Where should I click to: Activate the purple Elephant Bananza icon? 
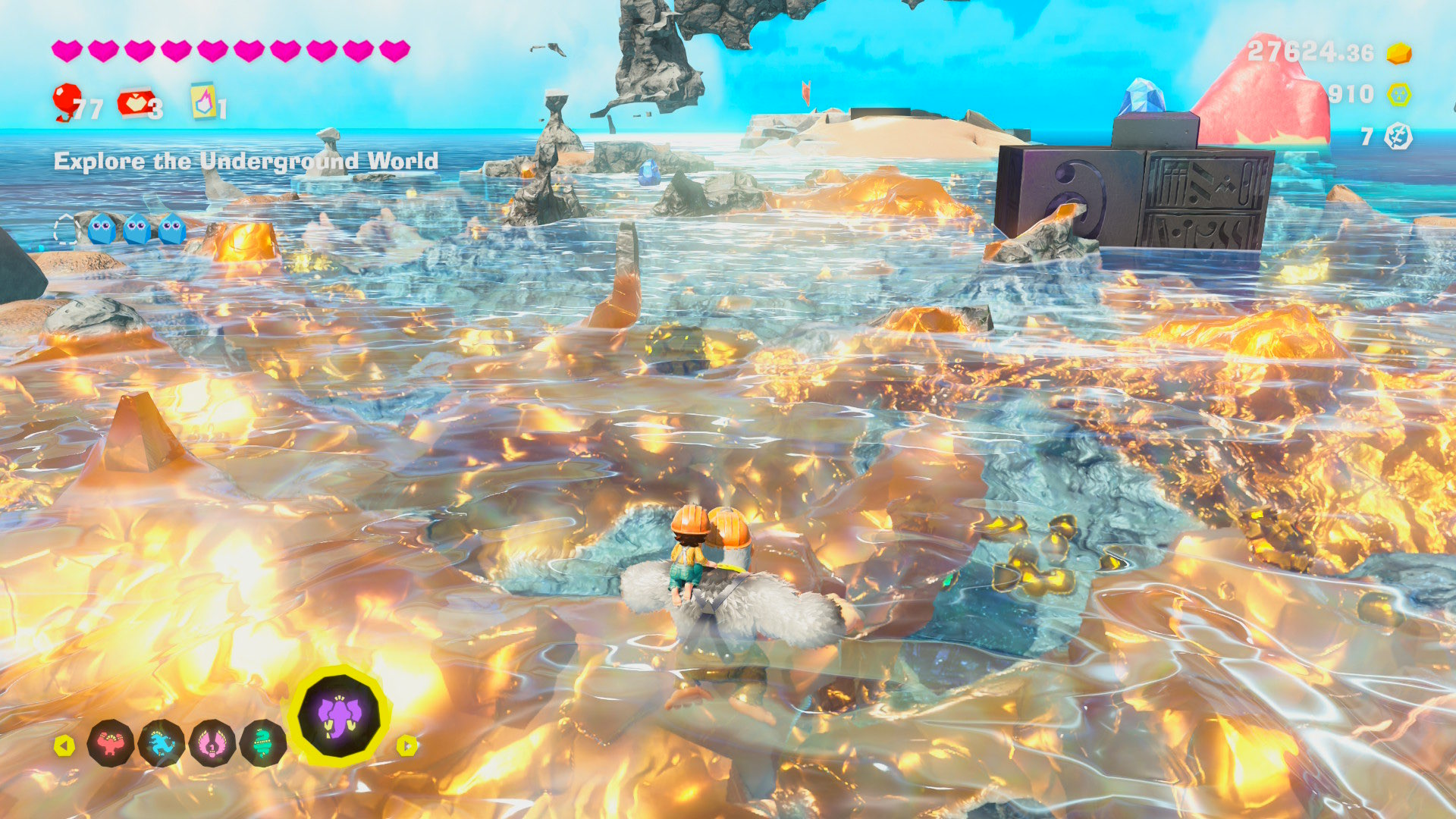[339, 716]
